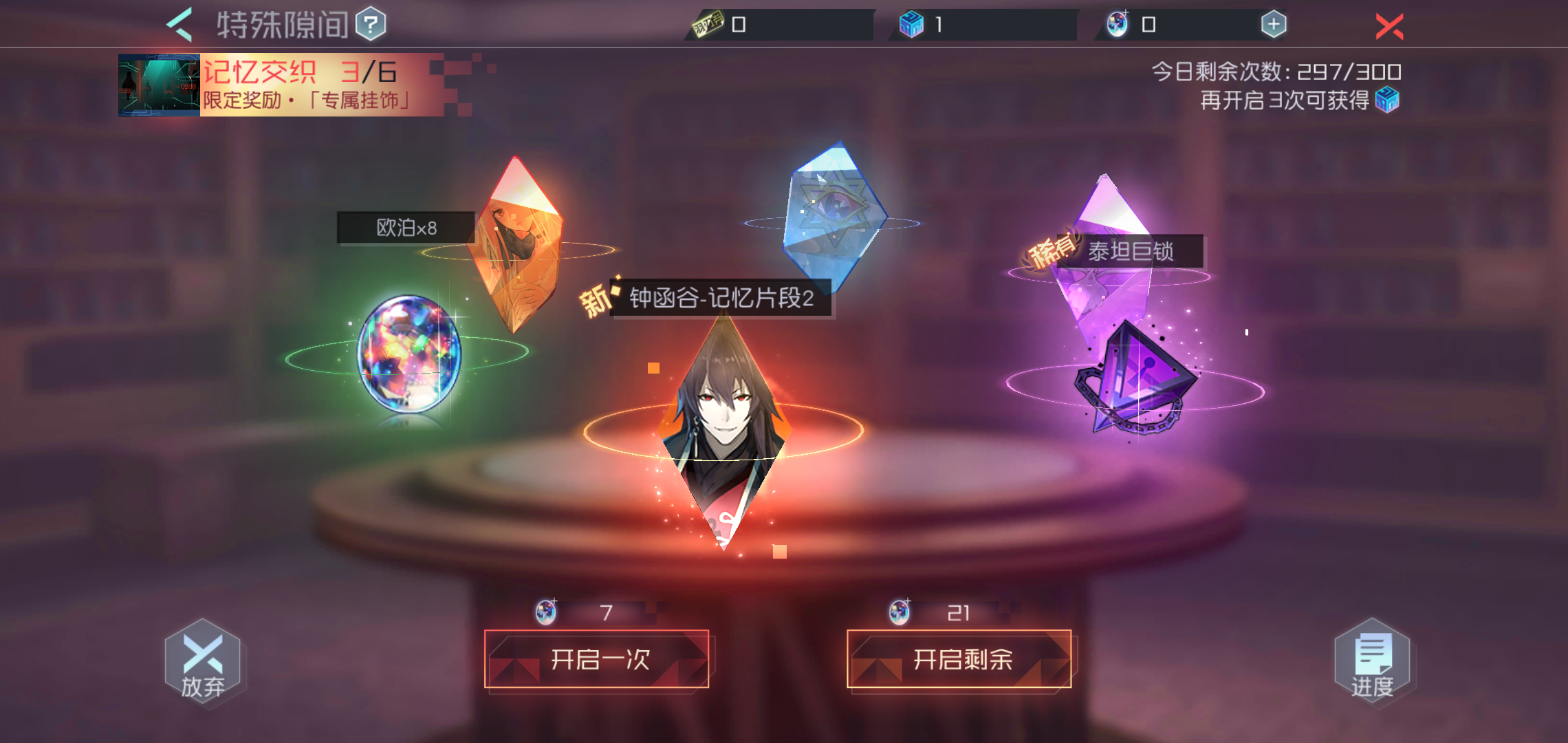Open the 羽刃券 ticket currency display
The image size is (1568, 743).
[708, 23]
